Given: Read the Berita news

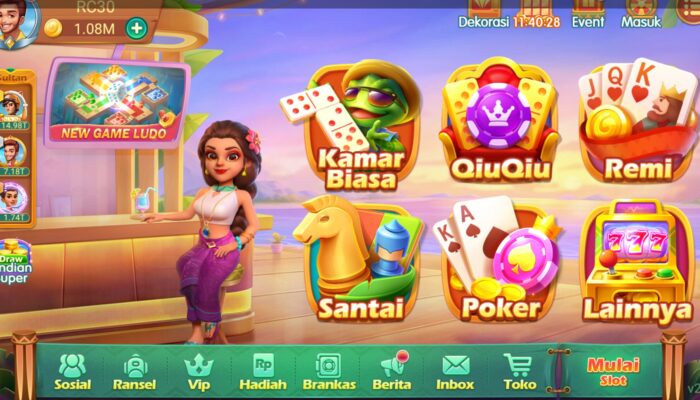Looking at the screenshot, I should click(x=392, y=371).
